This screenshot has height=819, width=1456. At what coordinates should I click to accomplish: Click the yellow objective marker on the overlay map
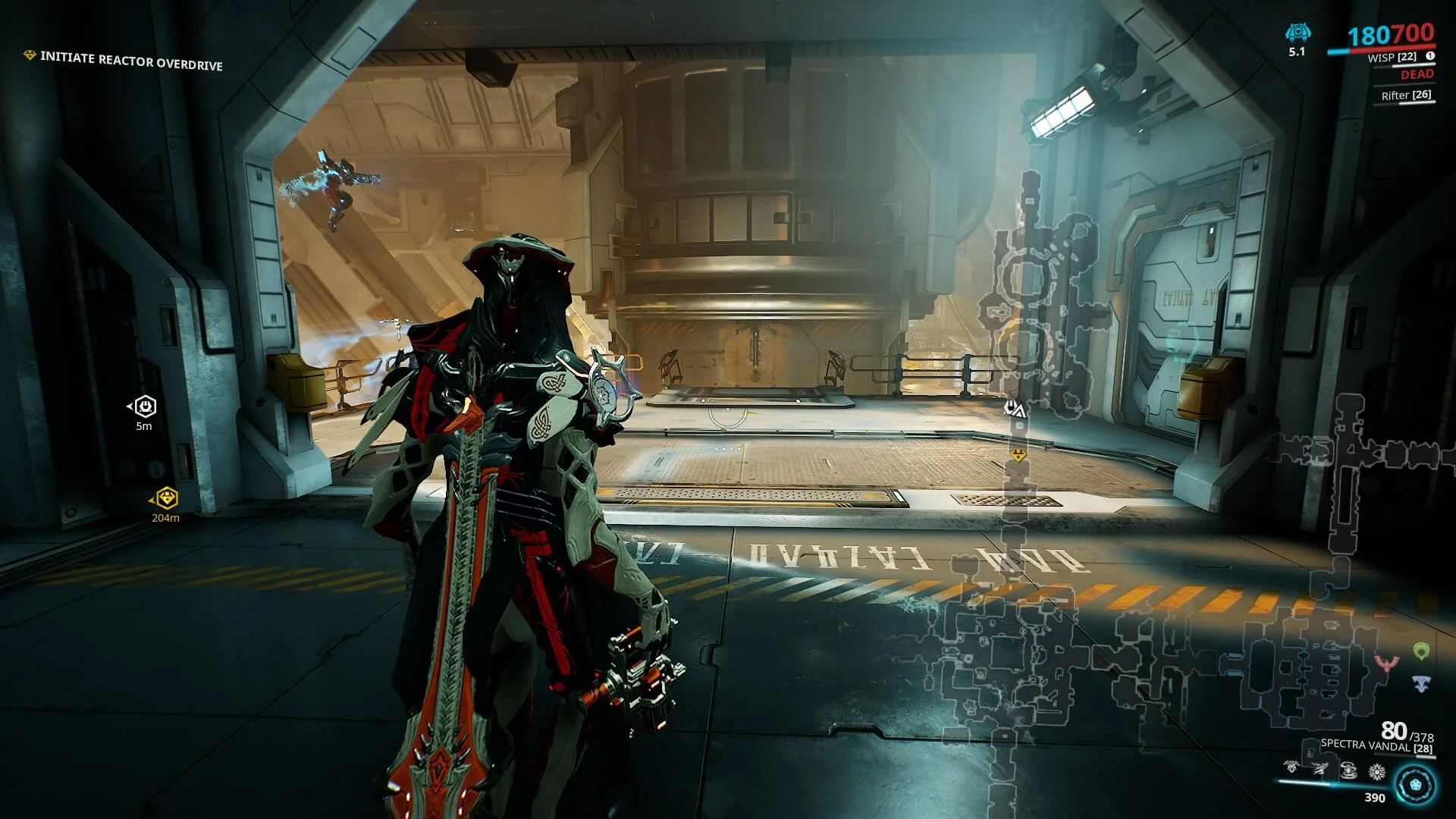tap(1018, 455)
